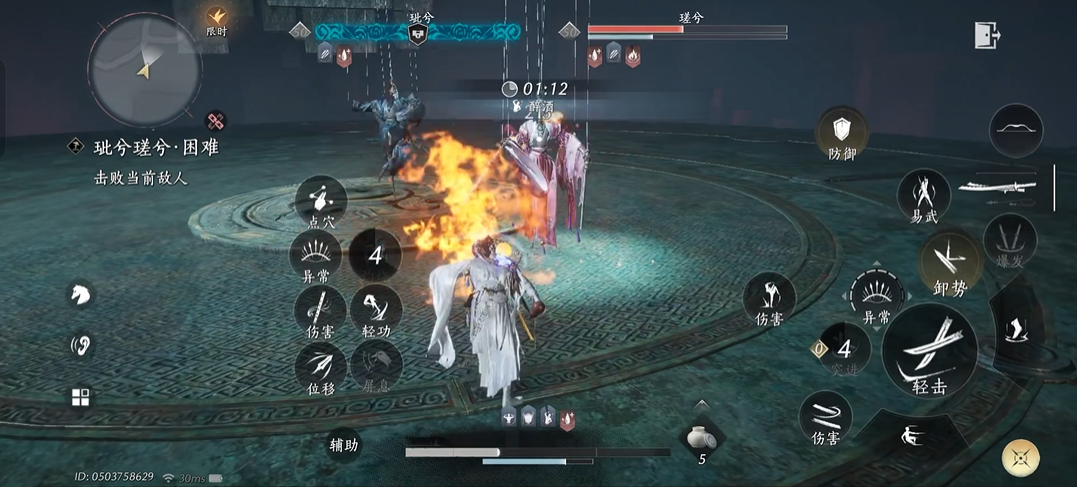Open the circular minimap
This screenshot has height=487, width=1077.
pyautogui.click(x=145, y=69)
